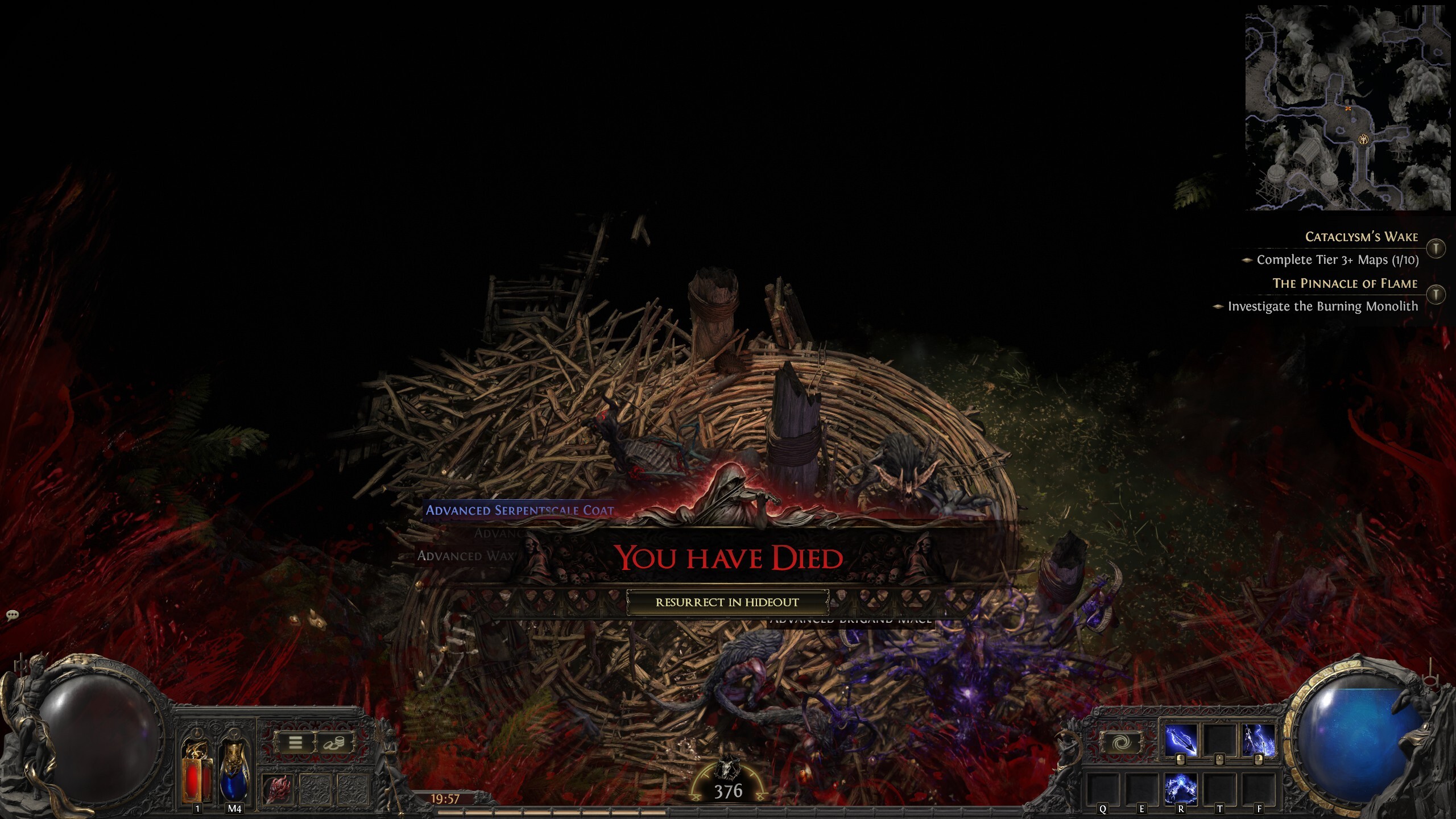Click the Resurrect in Hideout button

[x=727, y=602]
